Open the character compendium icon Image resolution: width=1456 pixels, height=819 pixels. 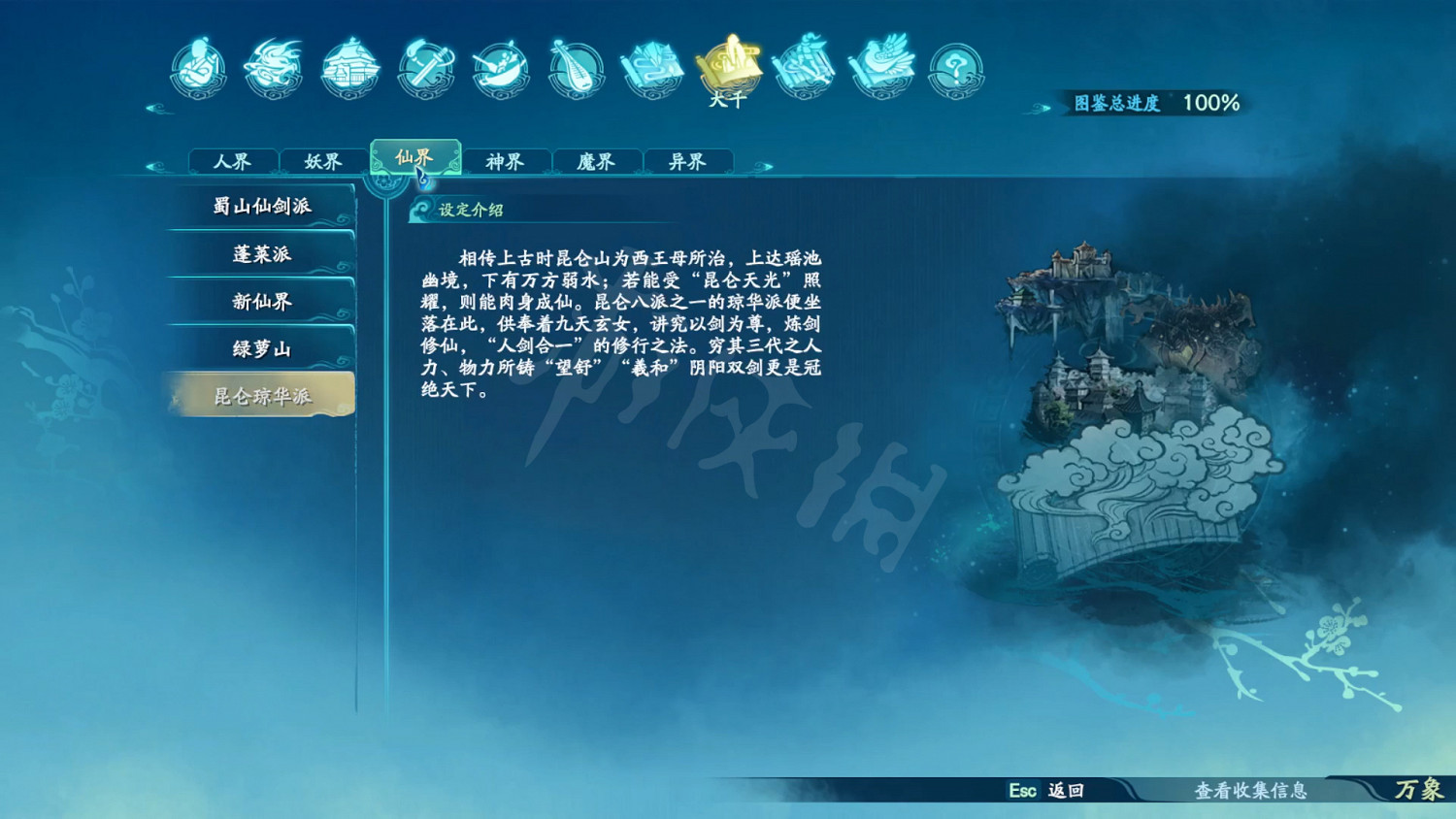coord(199,68)
